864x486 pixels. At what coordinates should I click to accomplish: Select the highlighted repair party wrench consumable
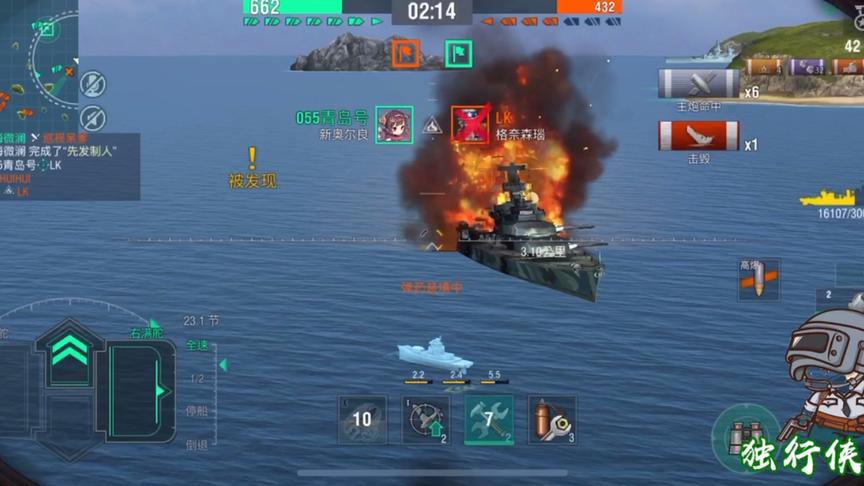click(x=489, y=419)
